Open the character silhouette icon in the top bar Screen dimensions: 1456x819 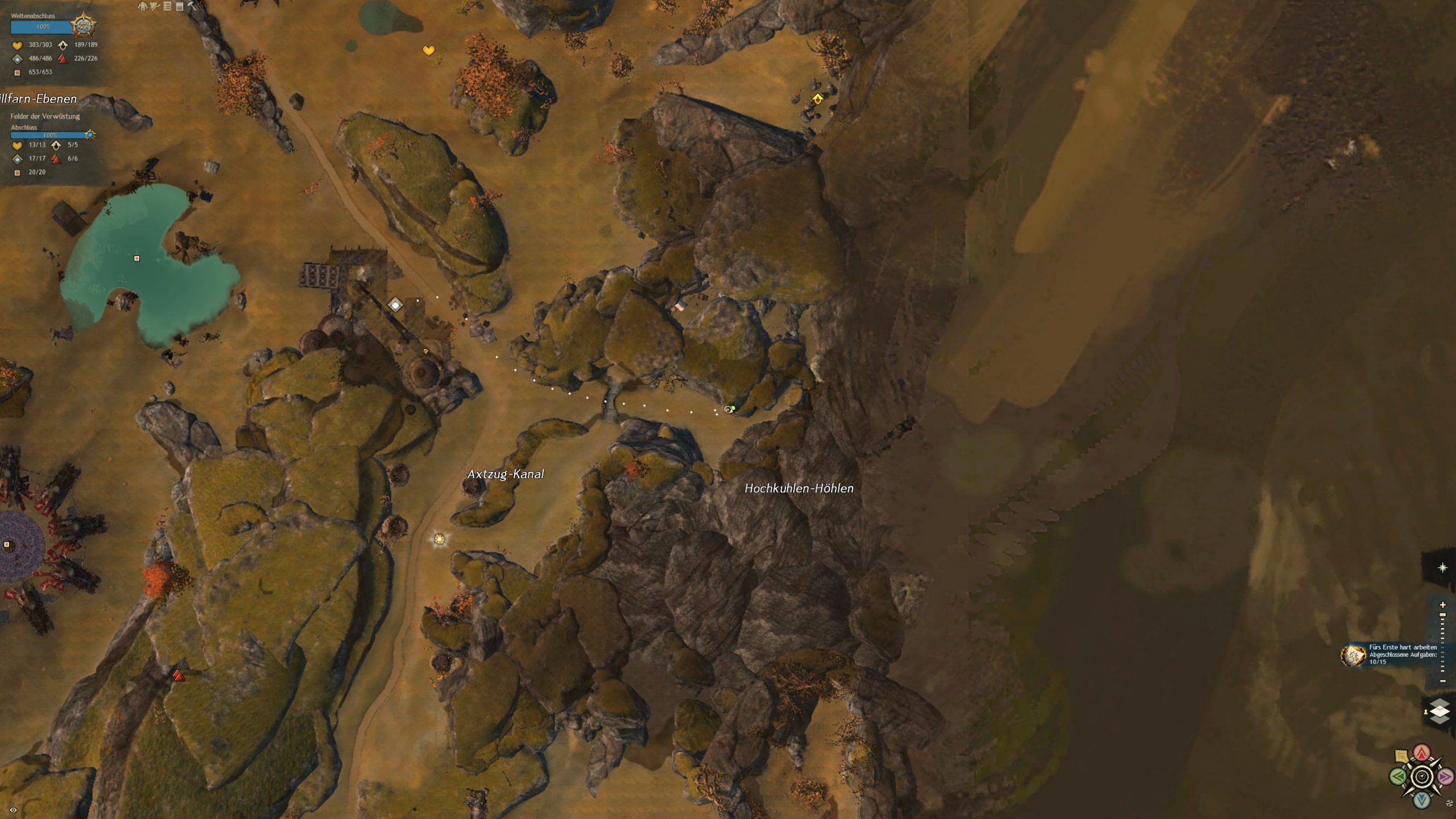(x=143, y=6)
